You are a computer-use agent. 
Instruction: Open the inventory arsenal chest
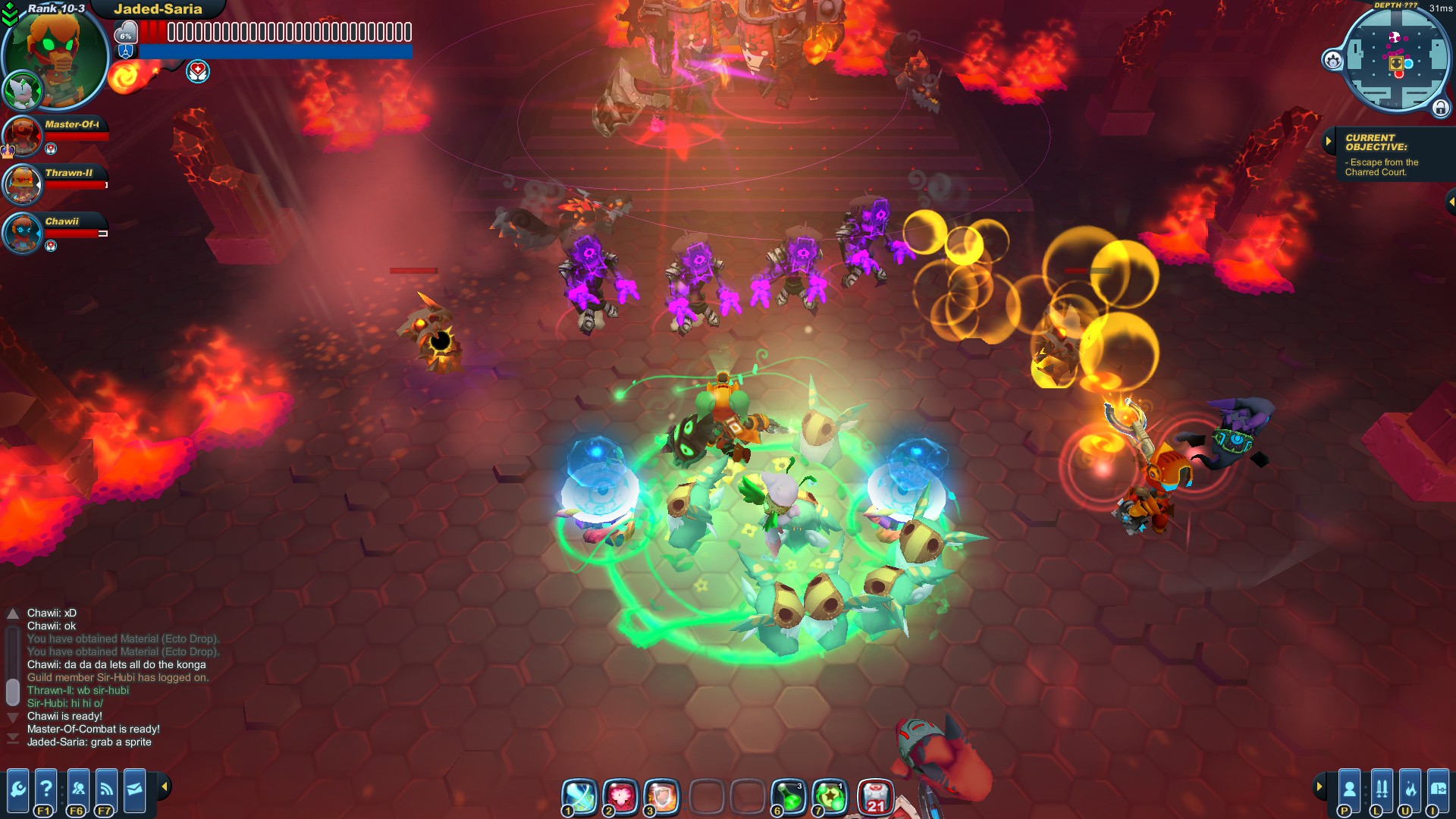click(1438, 790)
